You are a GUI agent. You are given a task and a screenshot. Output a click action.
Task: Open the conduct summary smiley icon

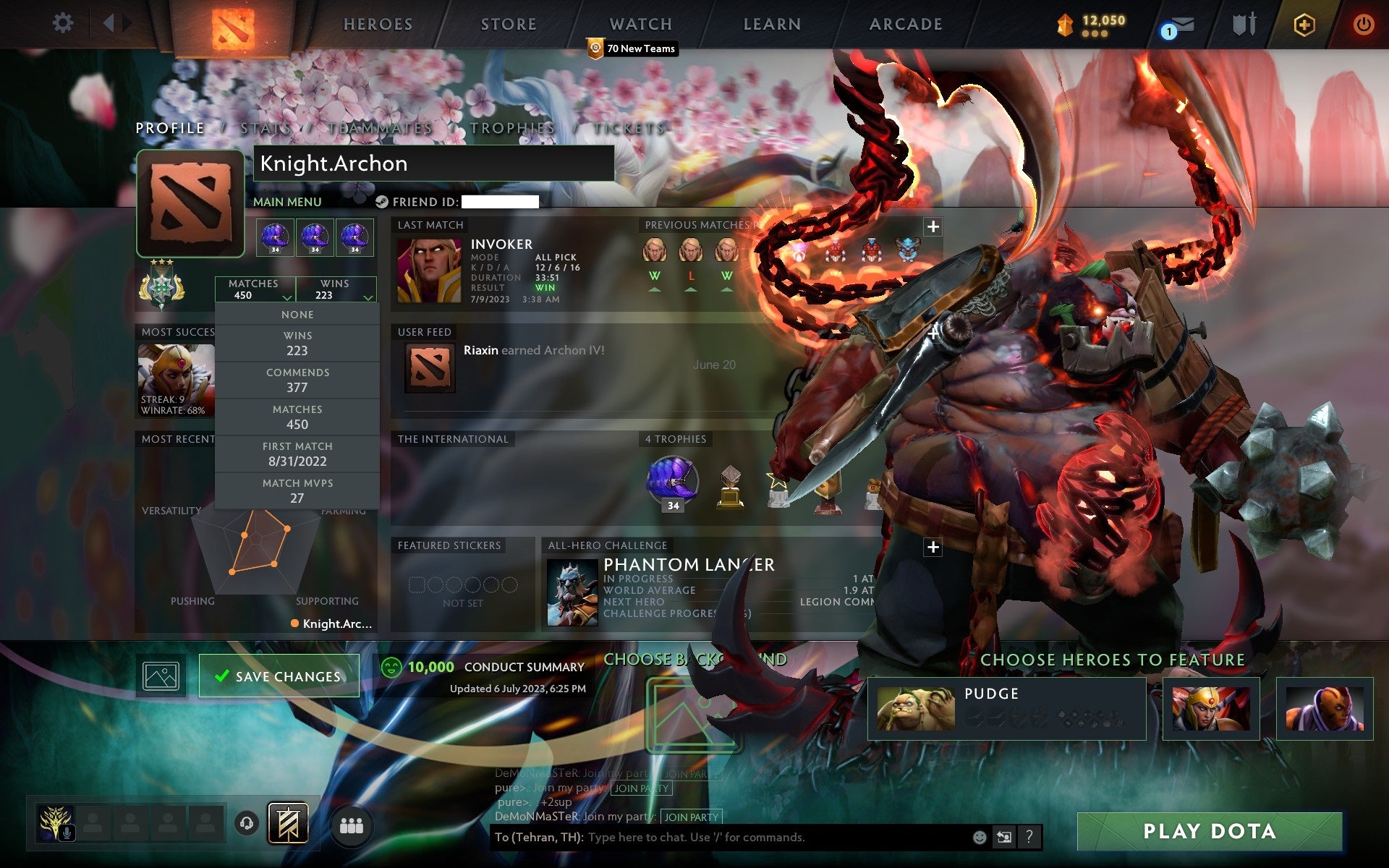[x=391, y=668]
